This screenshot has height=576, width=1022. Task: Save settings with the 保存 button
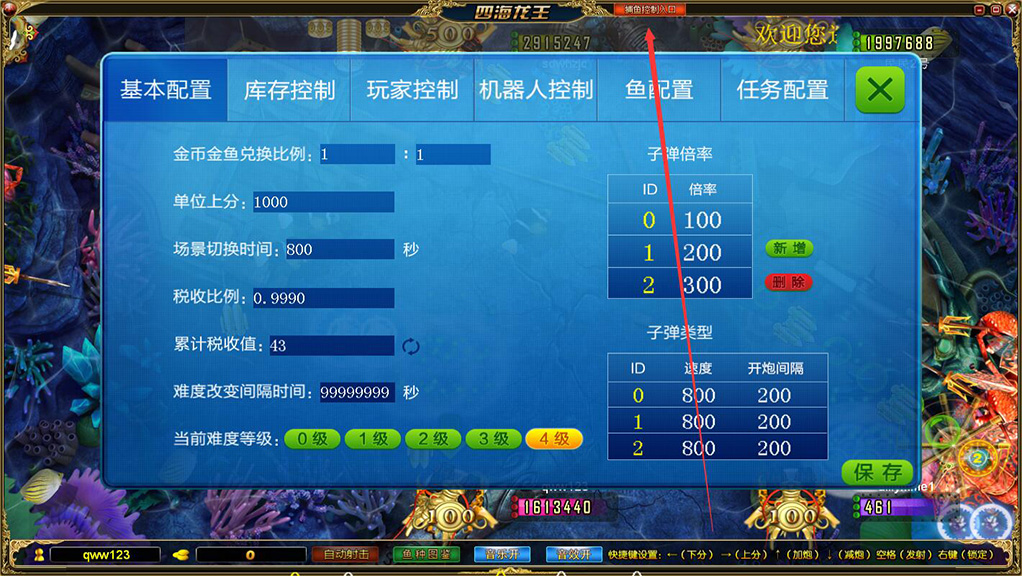tap(877, 472)
